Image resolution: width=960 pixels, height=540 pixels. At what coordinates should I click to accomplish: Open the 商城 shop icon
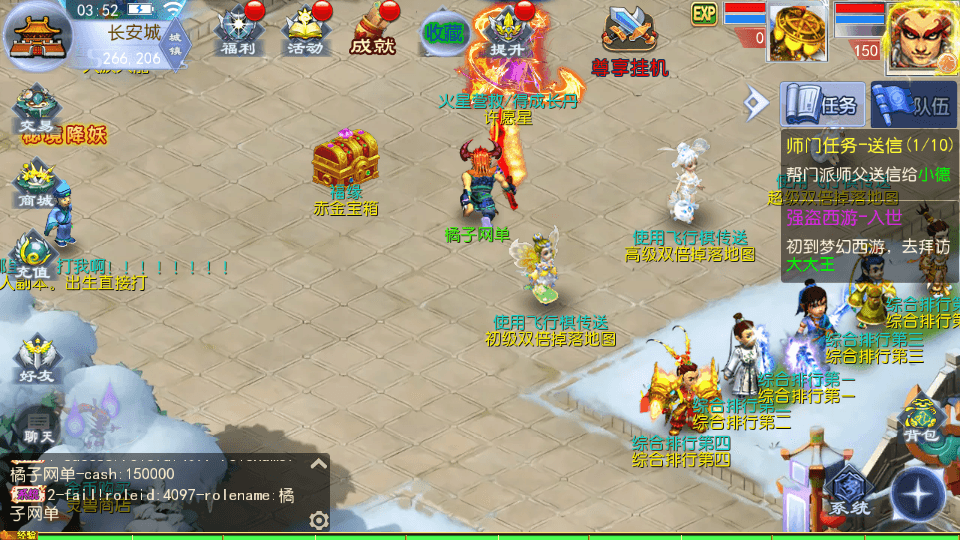coord(35,185)
